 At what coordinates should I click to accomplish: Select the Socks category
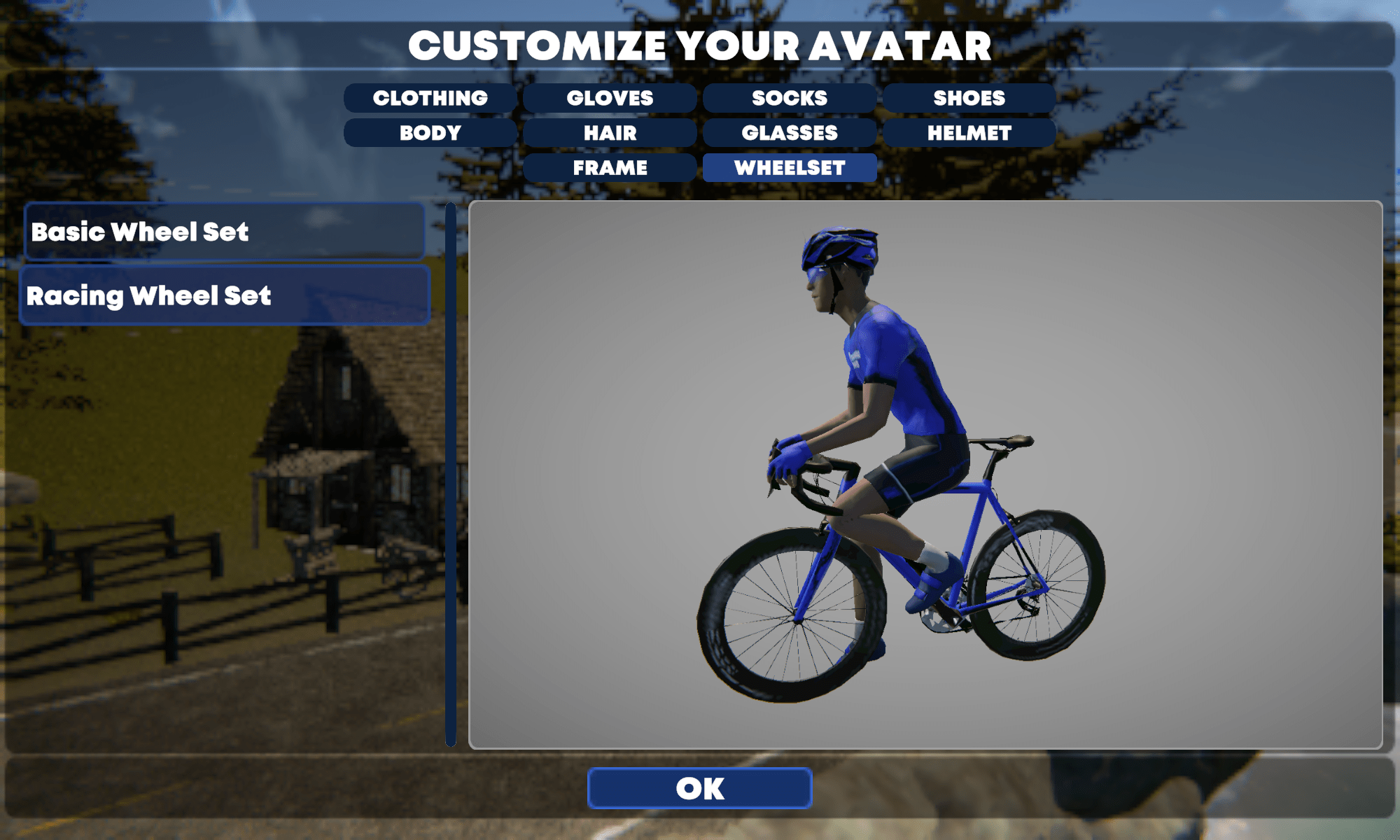point(790,98)
